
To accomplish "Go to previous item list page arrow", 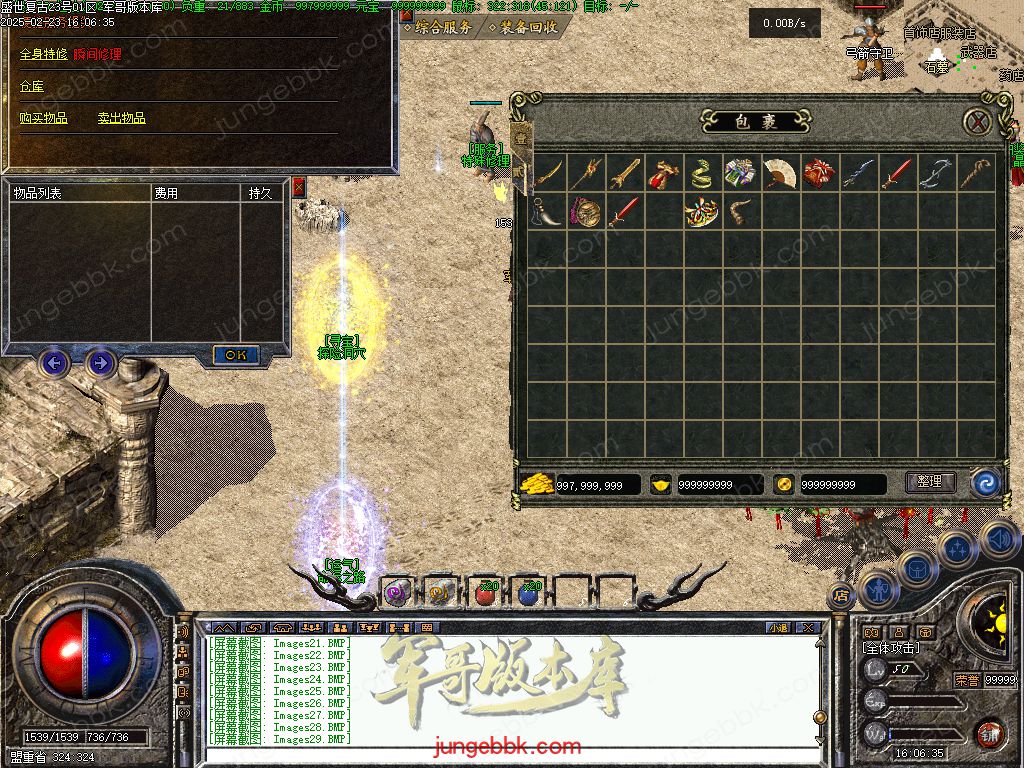I will 54,362.
